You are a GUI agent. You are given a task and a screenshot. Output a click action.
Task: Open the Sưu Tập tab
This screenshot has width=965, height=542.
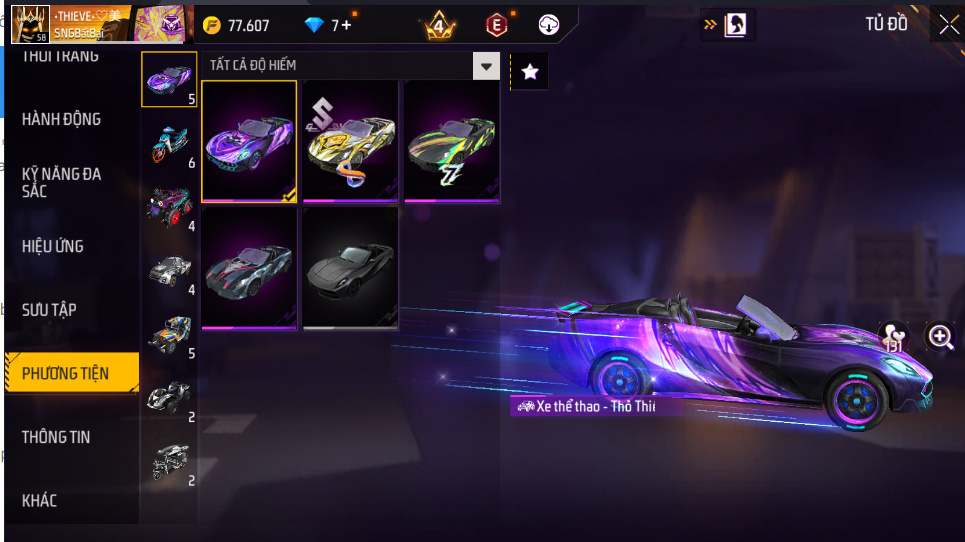50,310
